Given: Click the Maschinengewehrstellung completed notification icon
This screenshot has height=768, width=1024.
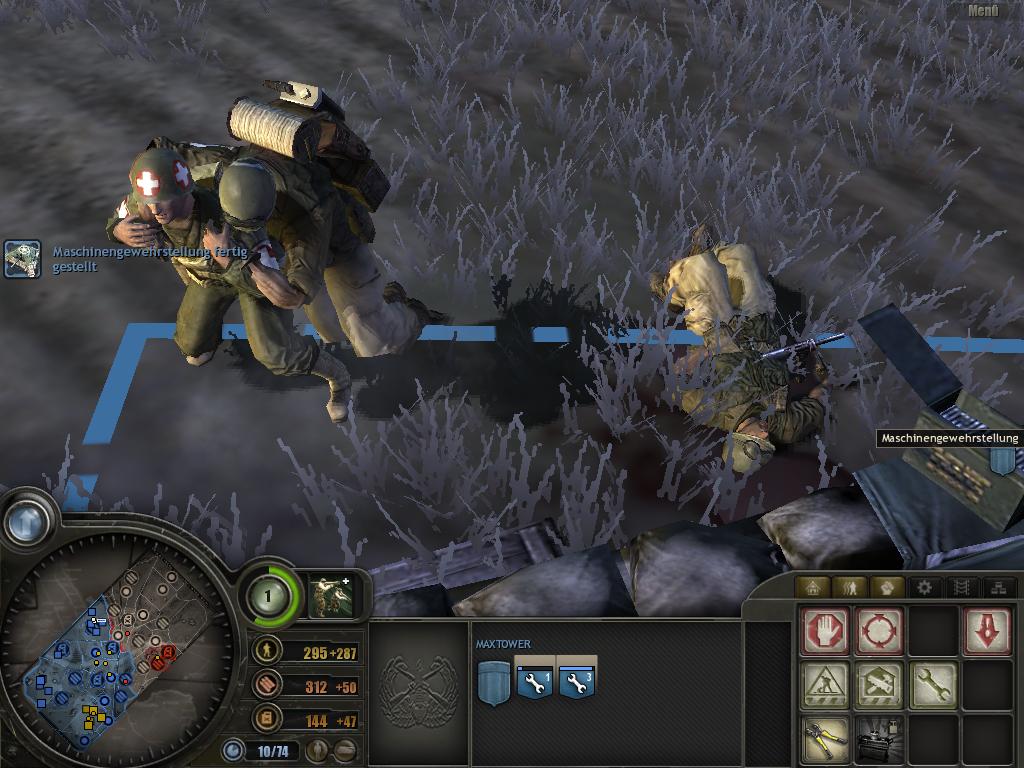Looking at the screenshot, I should point(22,259).
